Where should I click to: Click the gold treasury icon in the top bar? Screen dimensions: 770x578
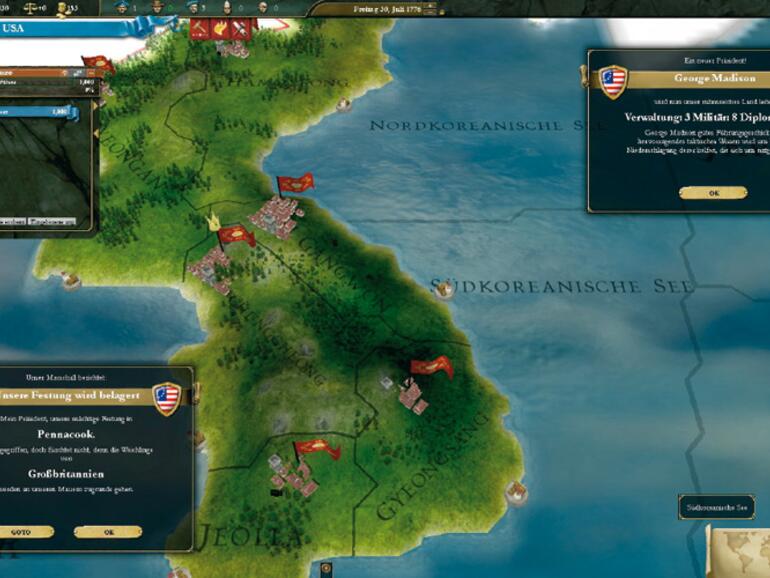[63, 8]
